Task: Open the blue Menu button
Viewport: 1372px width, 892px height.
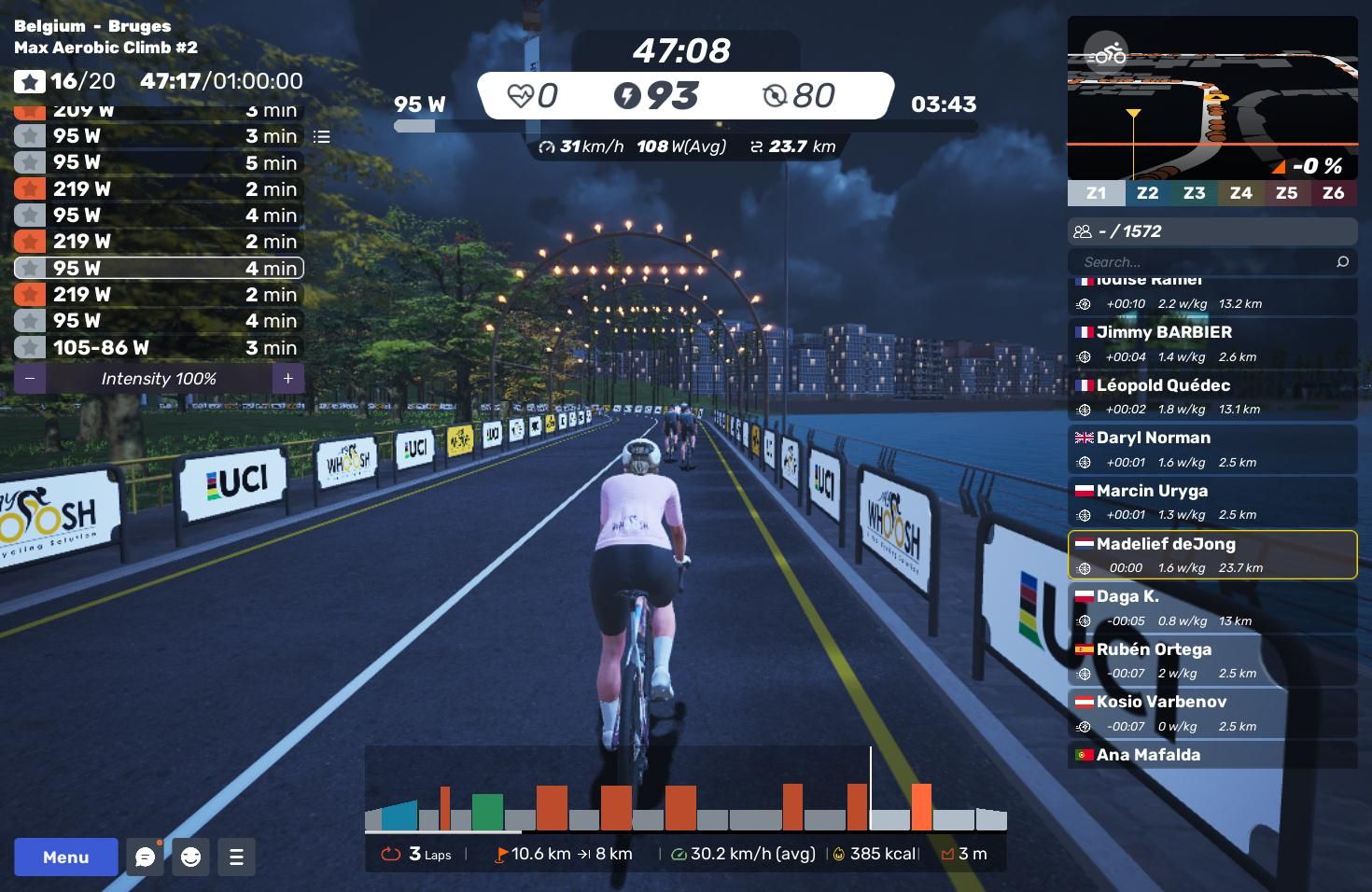Action: point(65,857)
